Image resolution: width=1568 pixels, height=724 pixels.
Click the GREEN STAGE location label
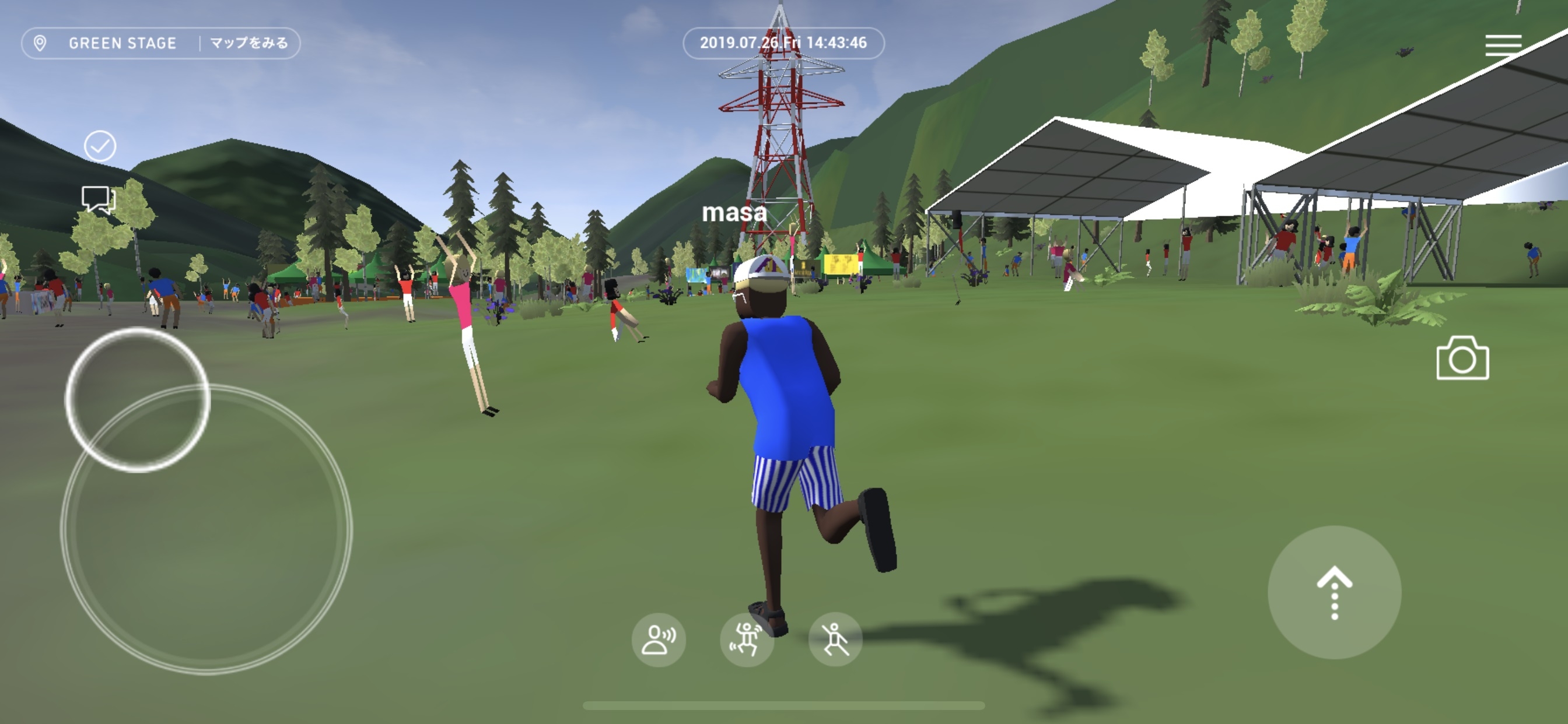click(122, 43)
